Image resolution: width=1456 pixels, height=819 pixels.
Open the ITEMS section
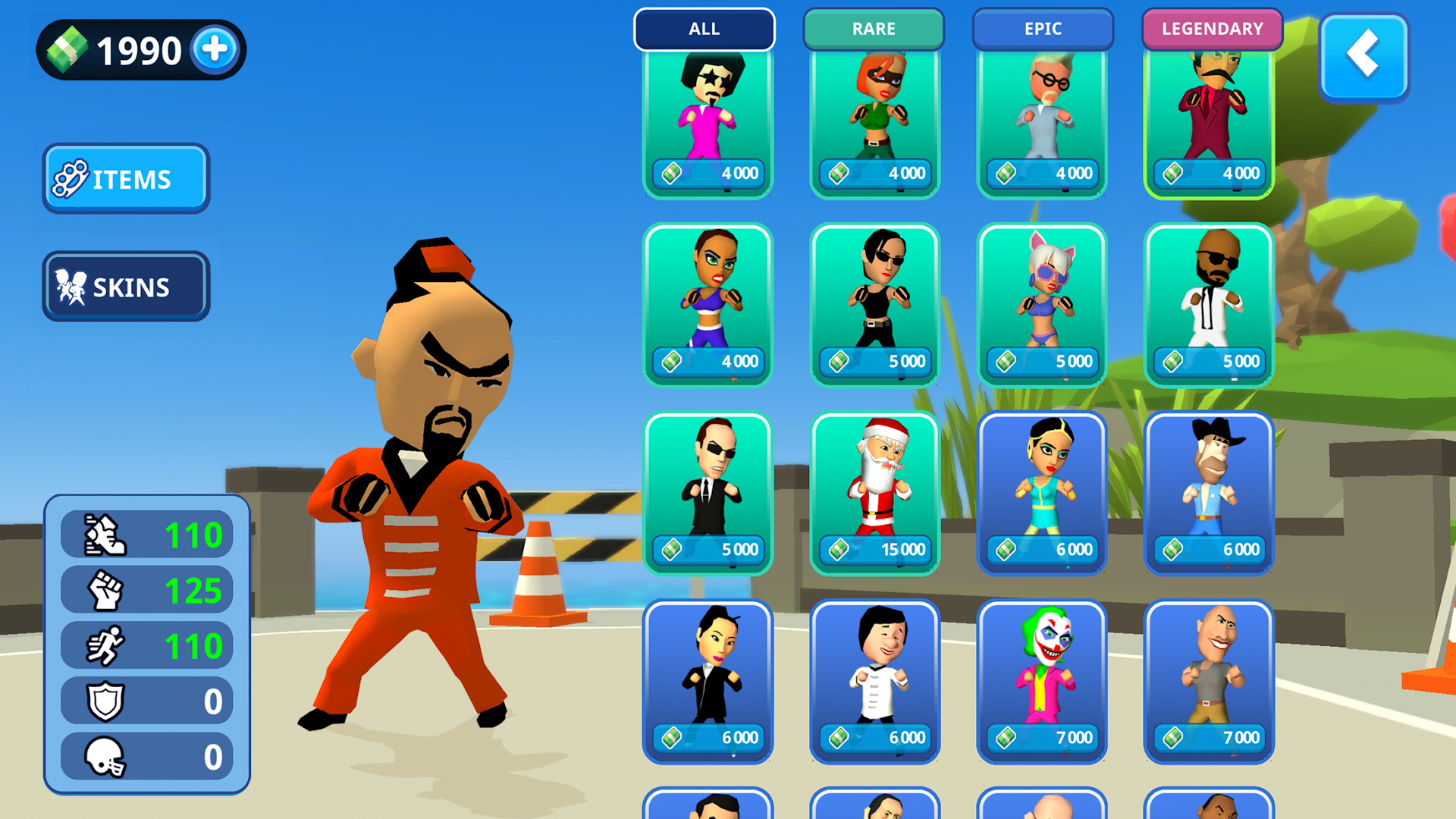tap(125, 178)
